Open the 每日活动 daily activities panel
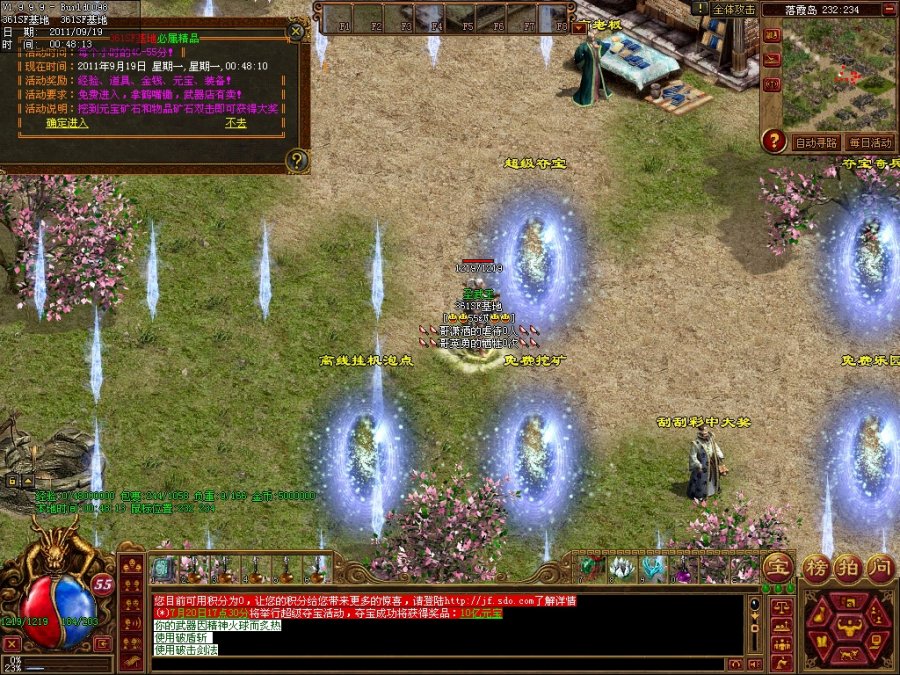900x675 pixels. (x=869, y=142)
